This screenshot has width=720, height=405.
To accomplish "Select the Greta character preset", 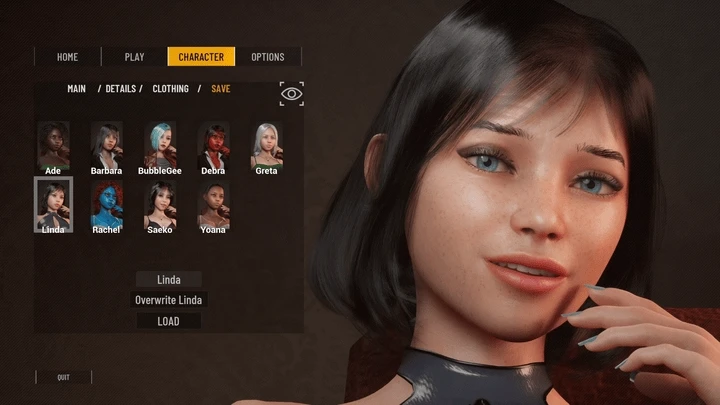I will coord(266,145).
